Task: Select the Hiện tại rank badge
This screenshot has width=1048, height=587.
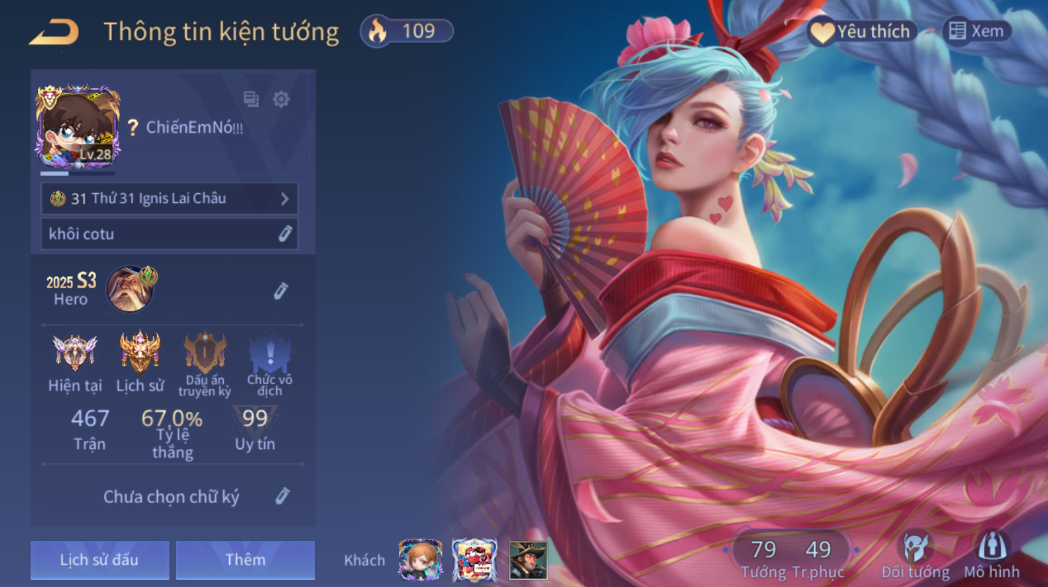Action: pos(75,362)
